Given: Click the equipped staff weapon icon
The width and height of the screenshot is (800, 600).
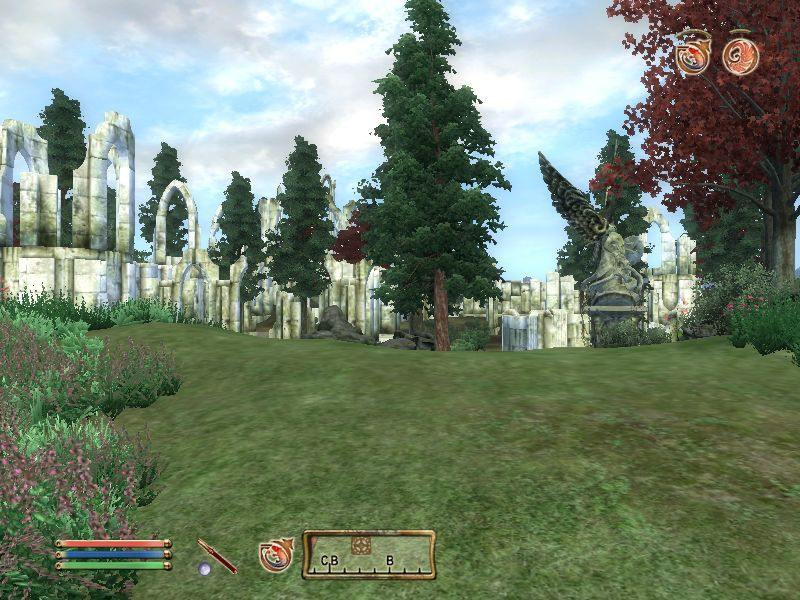Looking at the screenshot, I should tap(217, 556).
